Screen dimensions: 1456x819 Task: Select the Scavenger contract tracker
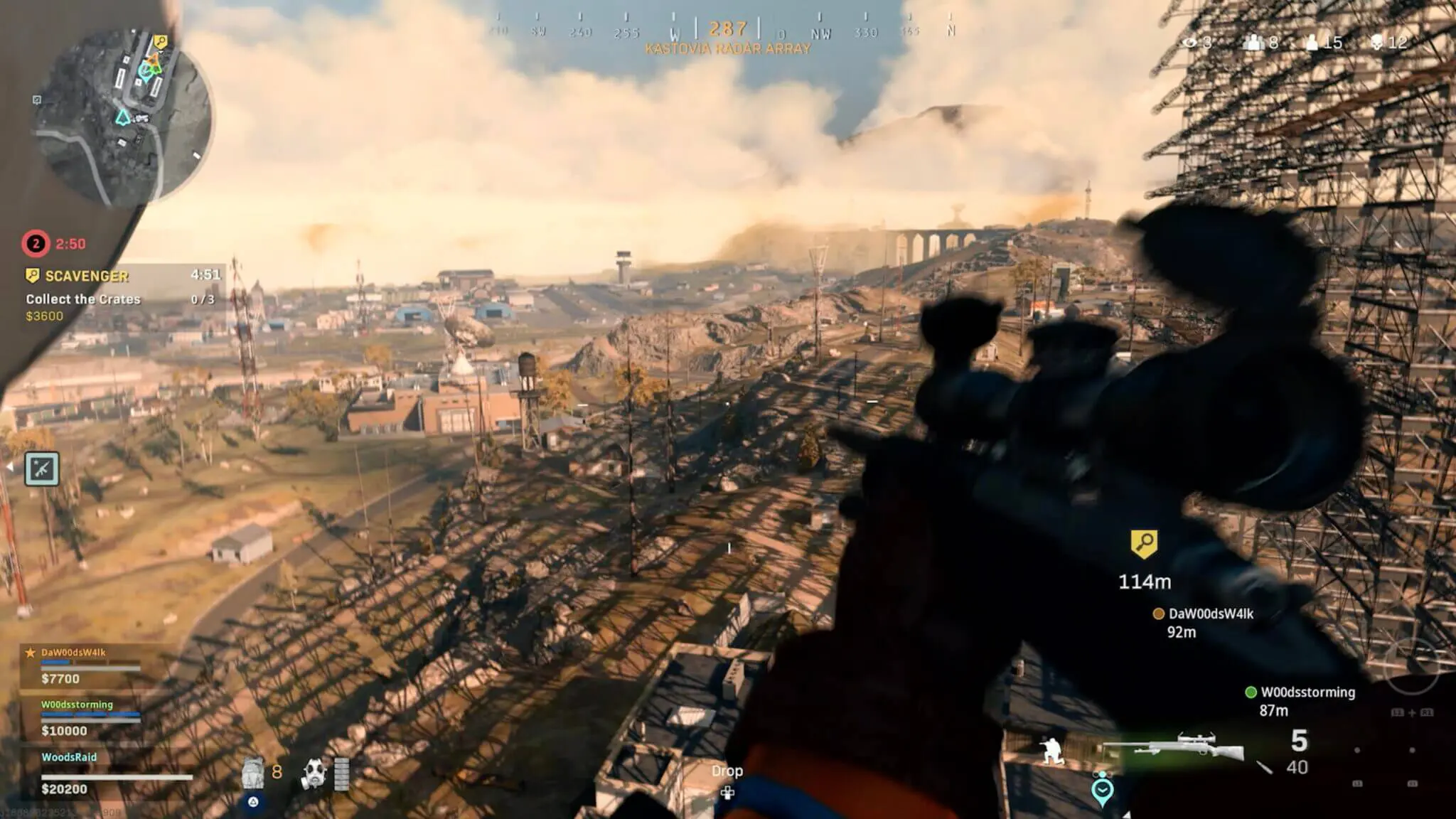pos(121,294)
